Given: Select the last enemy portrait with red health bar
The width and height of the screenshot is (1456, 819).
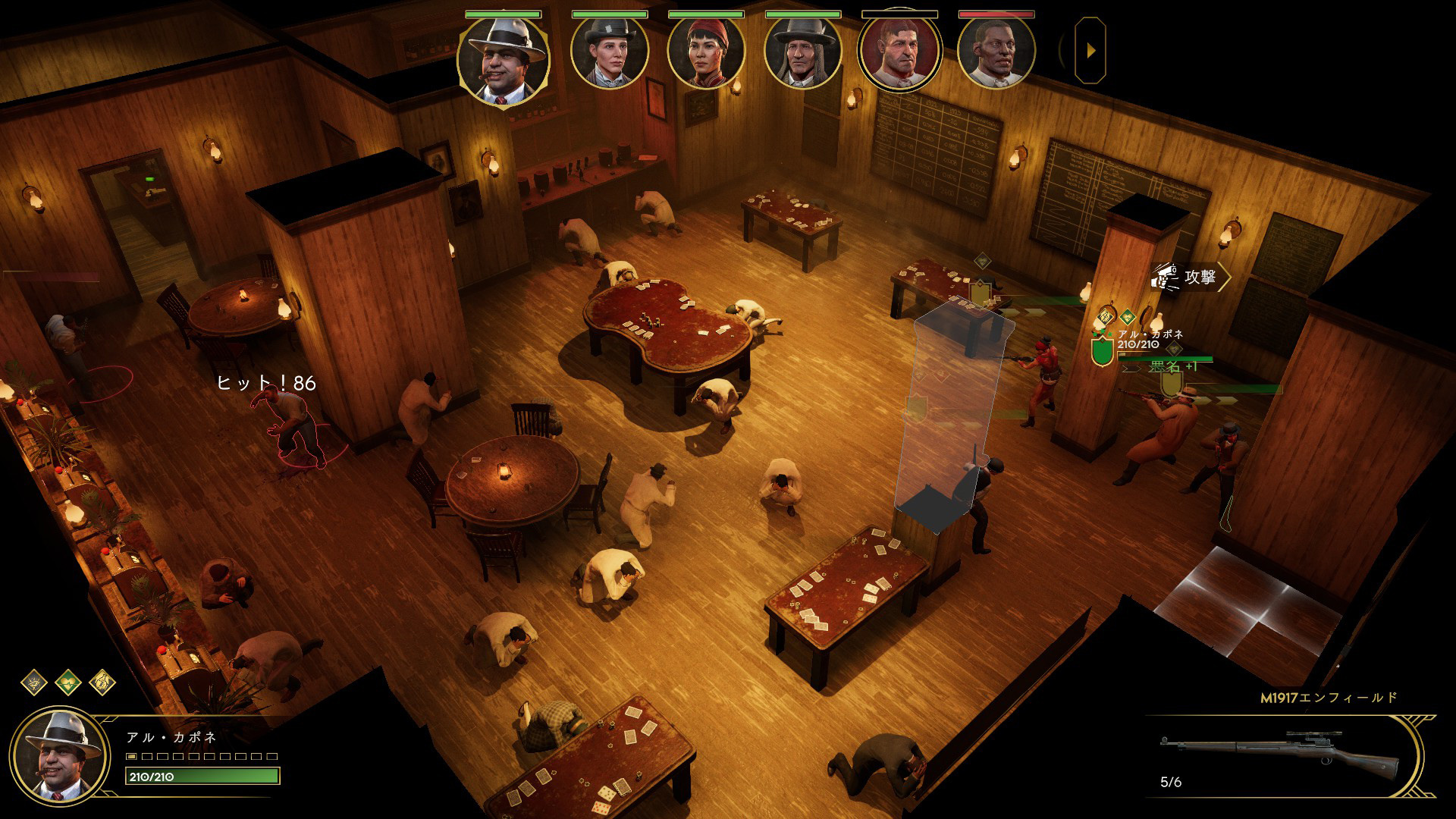Looking at the screenshot, I should (x=996, y=52).
